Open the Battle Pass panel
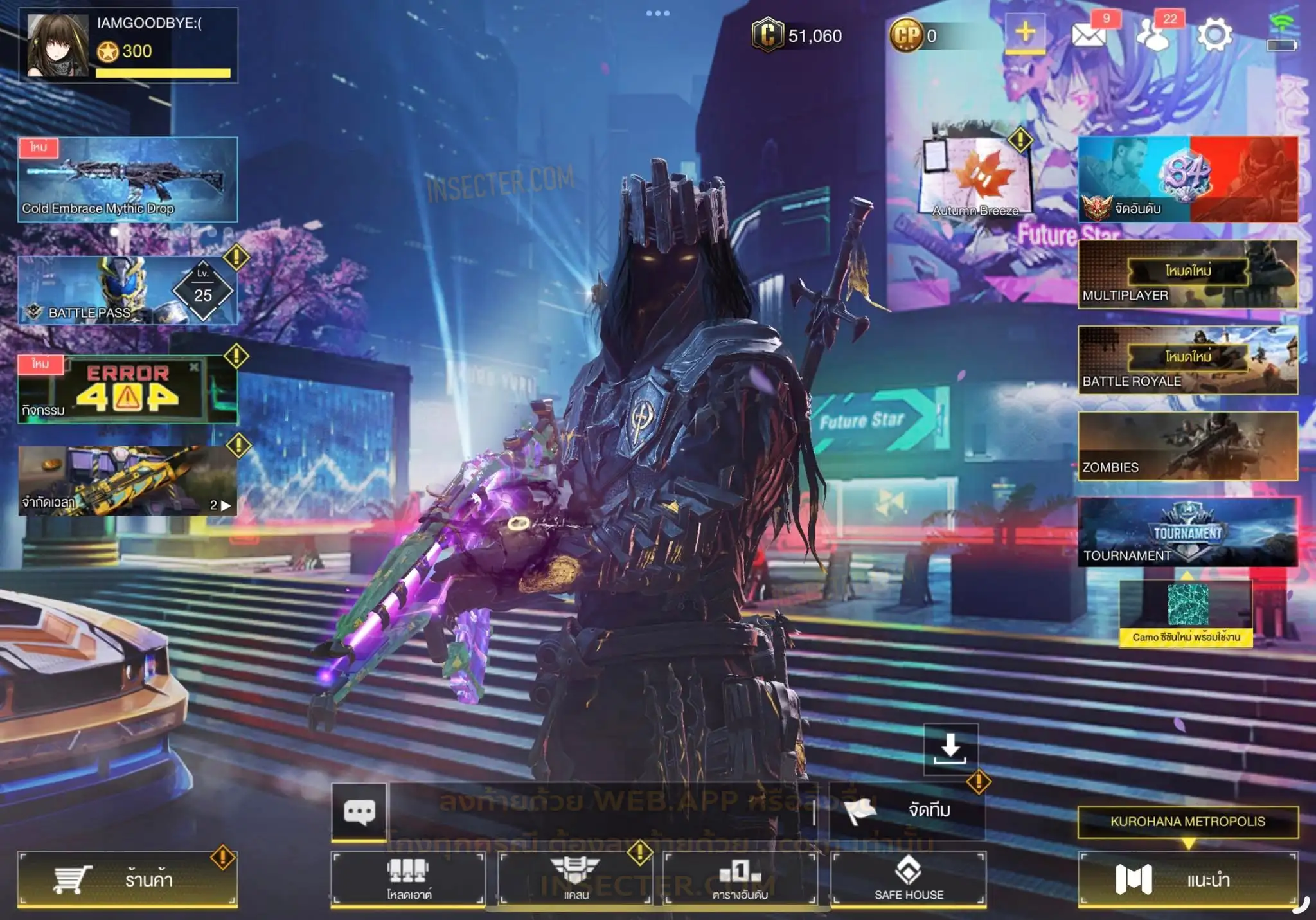Viewport: 1316px width, 920px height. pyautogui.click(x=127, y=291)
